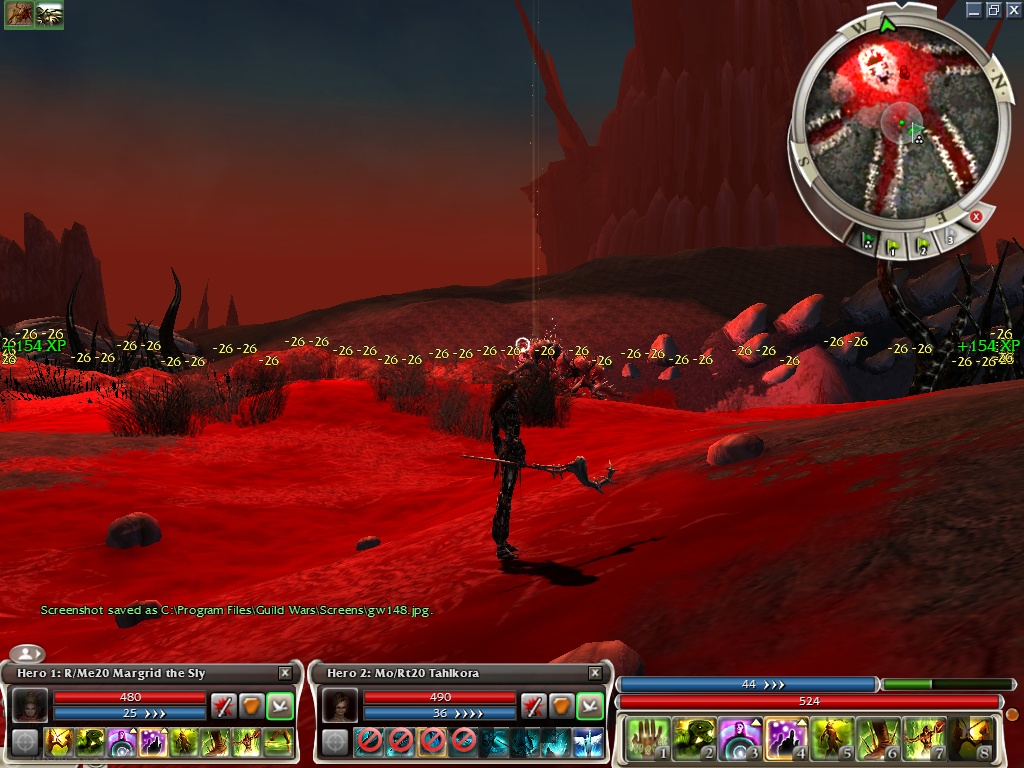This screenshot has width=1024, height=768.
Task: Place the all-party flag from the compass
Action: [x=870, y=241]
